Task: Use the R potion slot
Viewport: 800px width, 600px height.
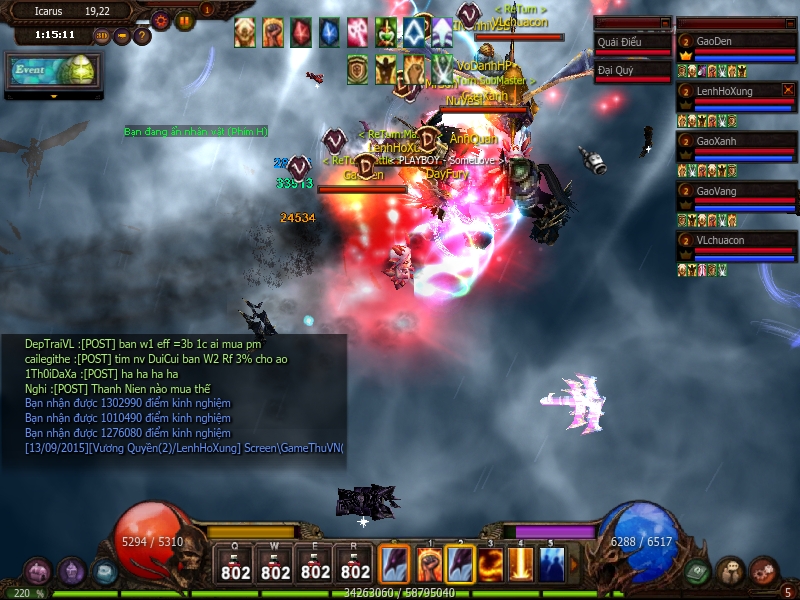Action: 355,565
